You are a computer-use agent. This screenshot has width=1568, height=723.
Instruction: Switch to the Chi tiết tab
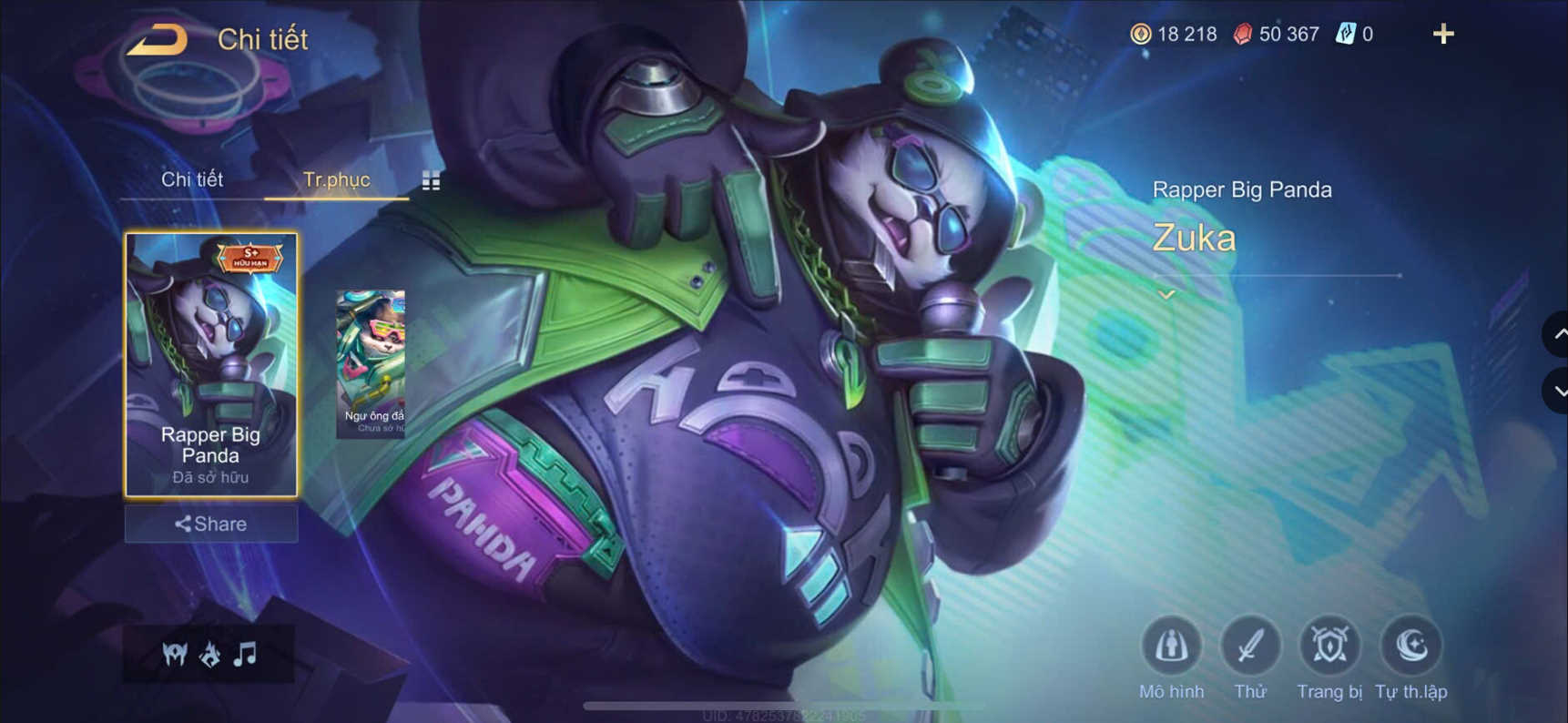[193, 179]
